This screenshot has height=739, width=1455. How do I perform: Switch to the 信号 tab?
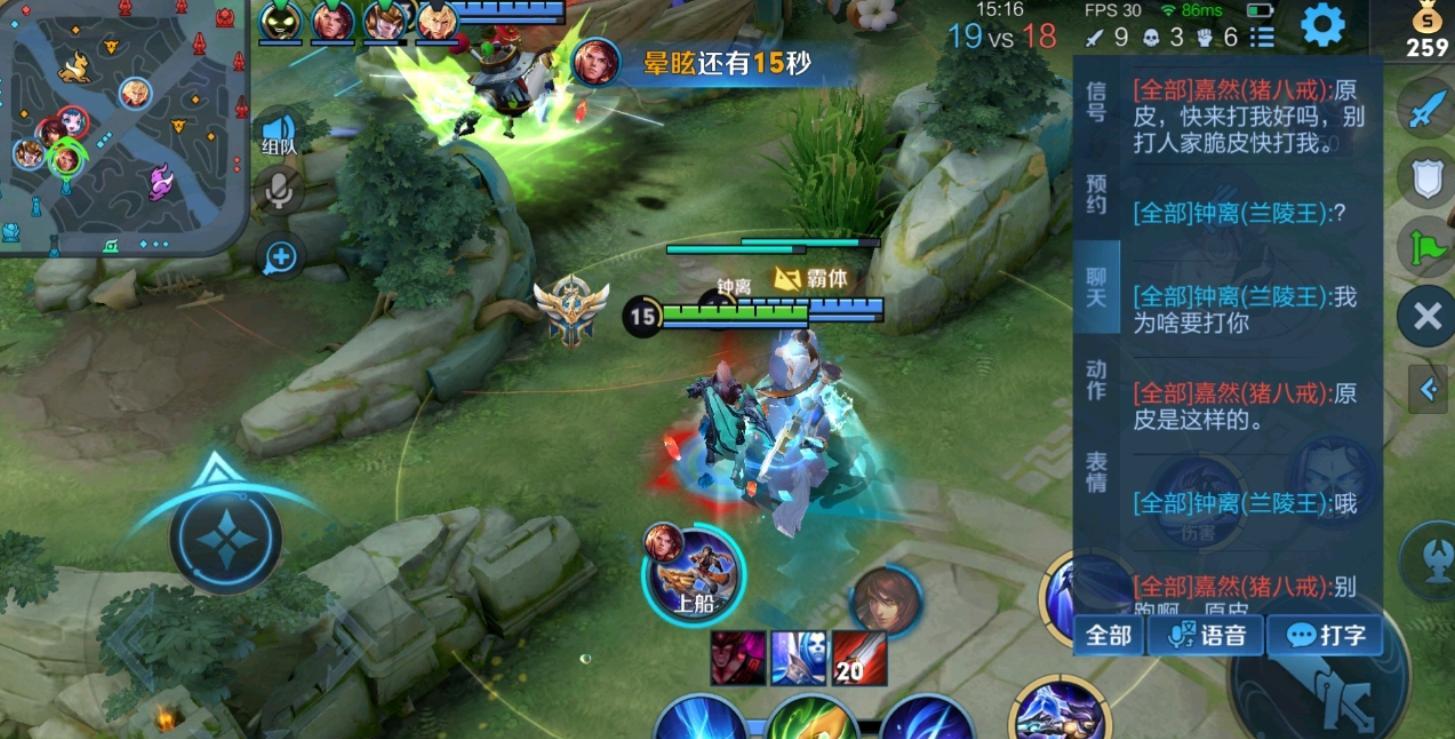1096,101
